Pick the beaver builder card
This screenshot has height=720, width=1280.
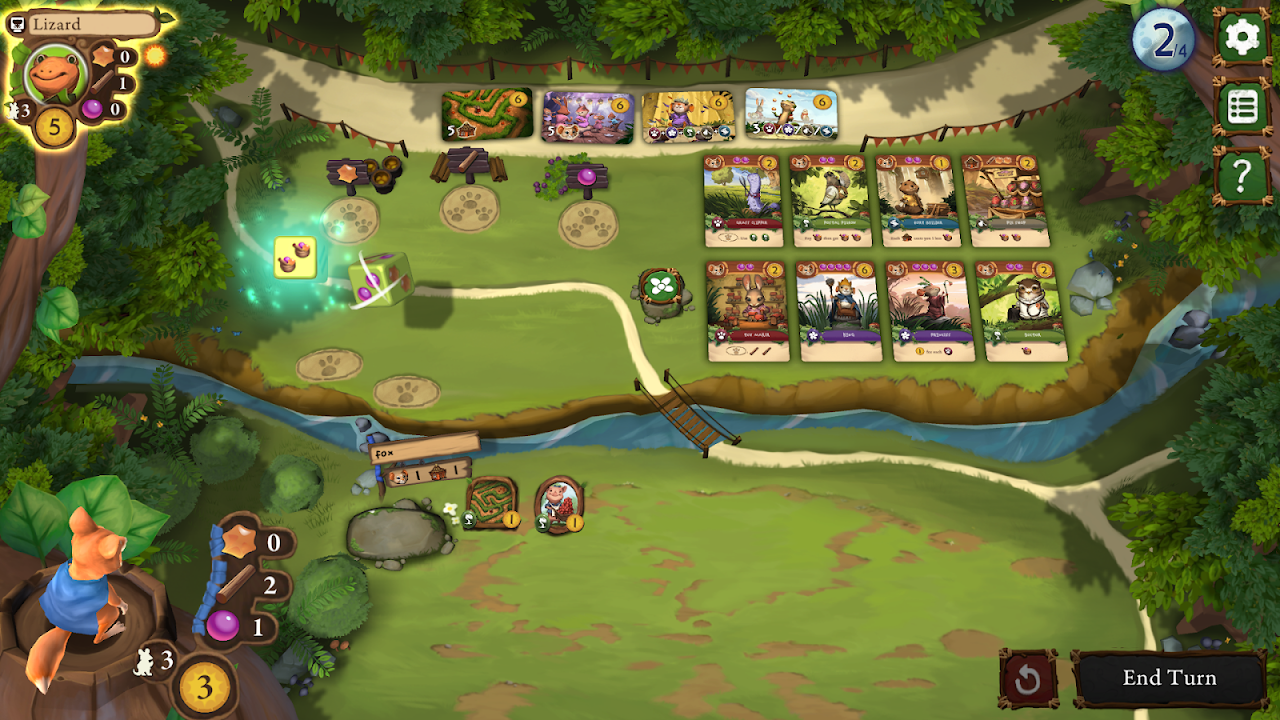coord(918,200)
